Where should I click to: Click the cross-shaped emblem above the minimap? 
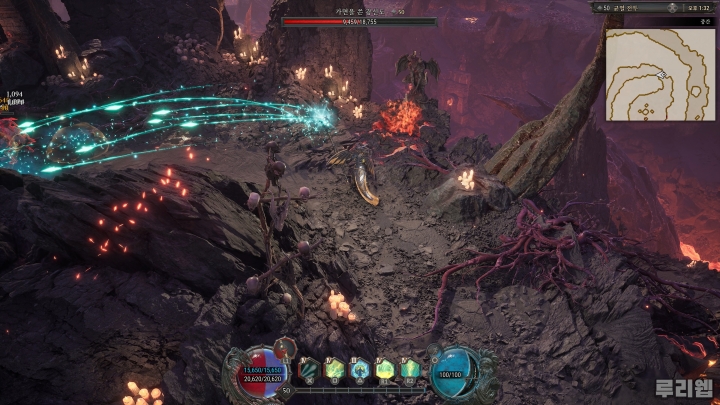click(x=673, y=7)
